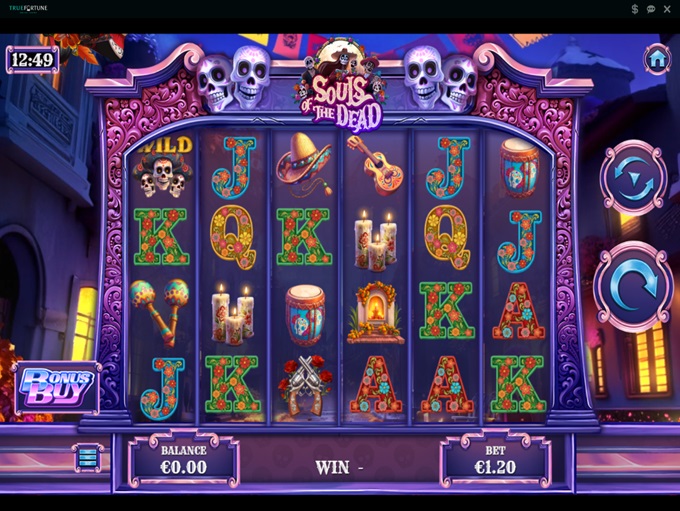Open autoplay with the double-arrow circle button
The width and height of the screenshot is (680, 511).
coord(633,180)
